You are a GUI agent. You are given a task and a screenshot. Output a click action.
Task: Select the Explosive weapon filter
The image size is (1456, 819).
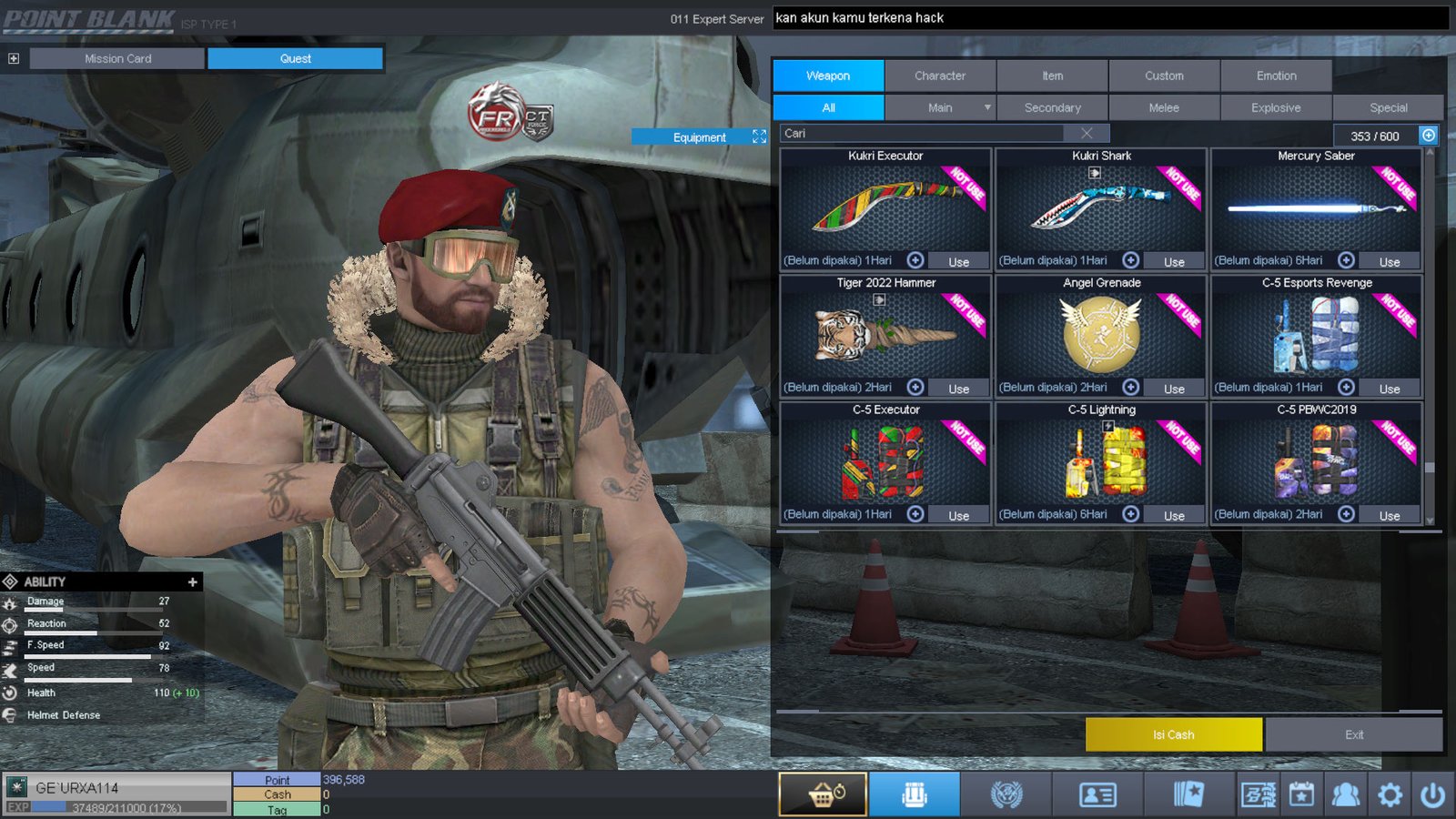coord(1275,107)
